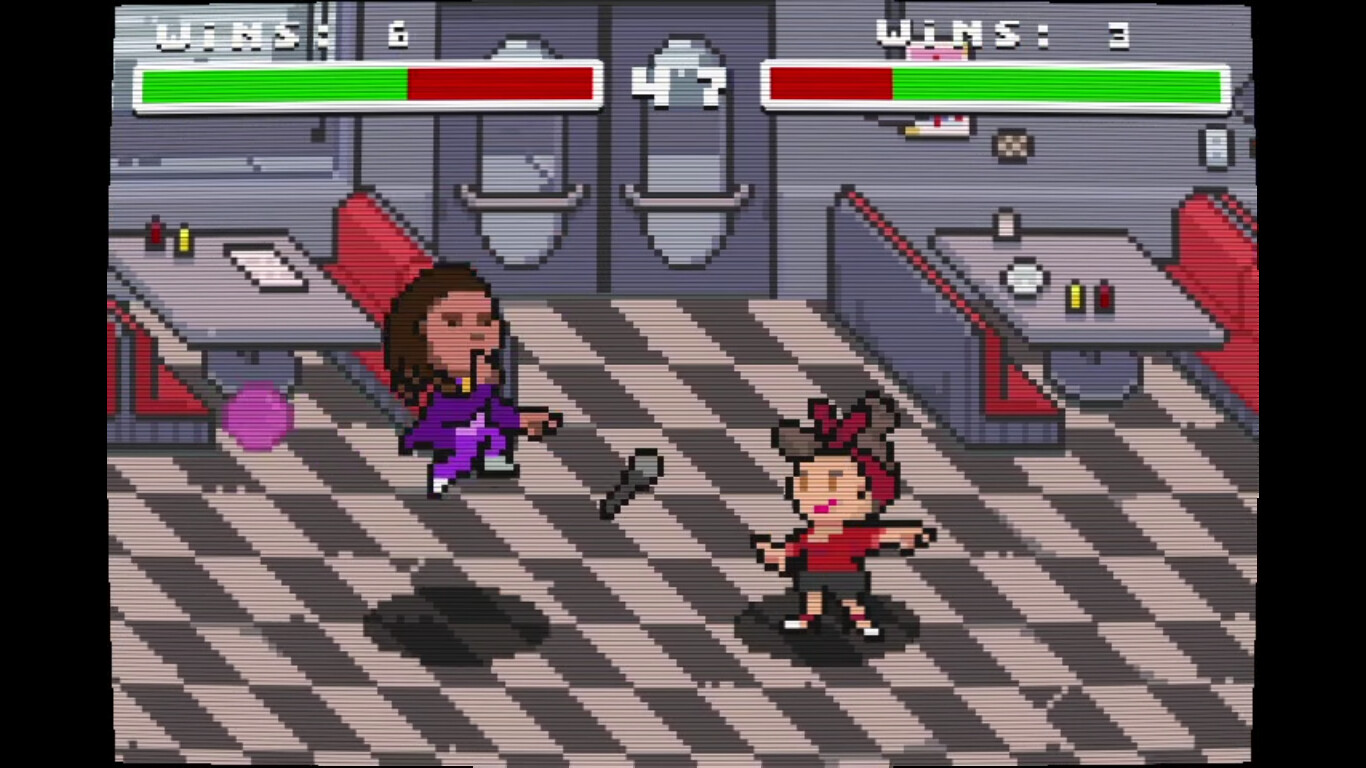Select the plate on the right diner table

coord(1024,278)
